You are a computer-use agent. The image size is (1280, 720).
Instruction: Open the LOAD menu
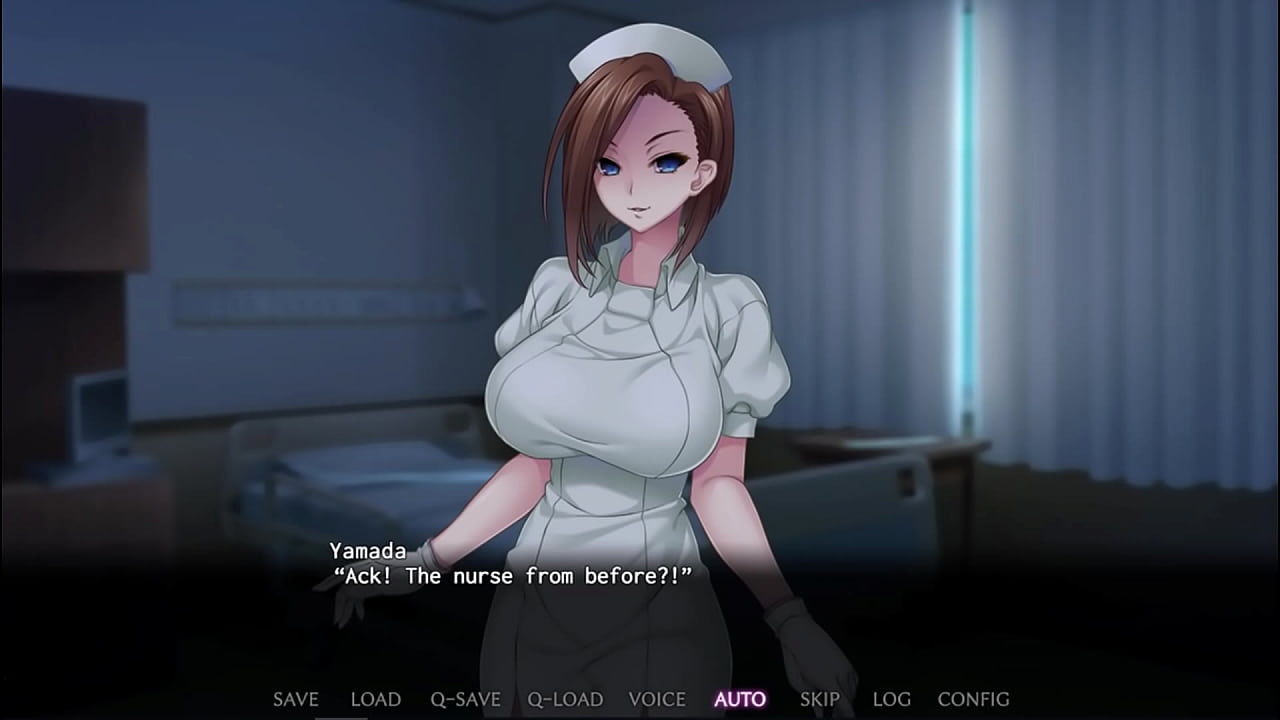click(375, 699)
